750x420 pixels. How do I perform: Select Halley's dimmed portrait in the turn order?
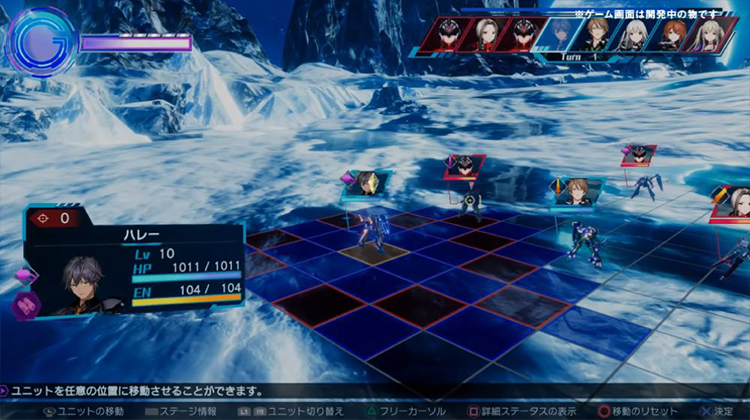pos(561,33)
